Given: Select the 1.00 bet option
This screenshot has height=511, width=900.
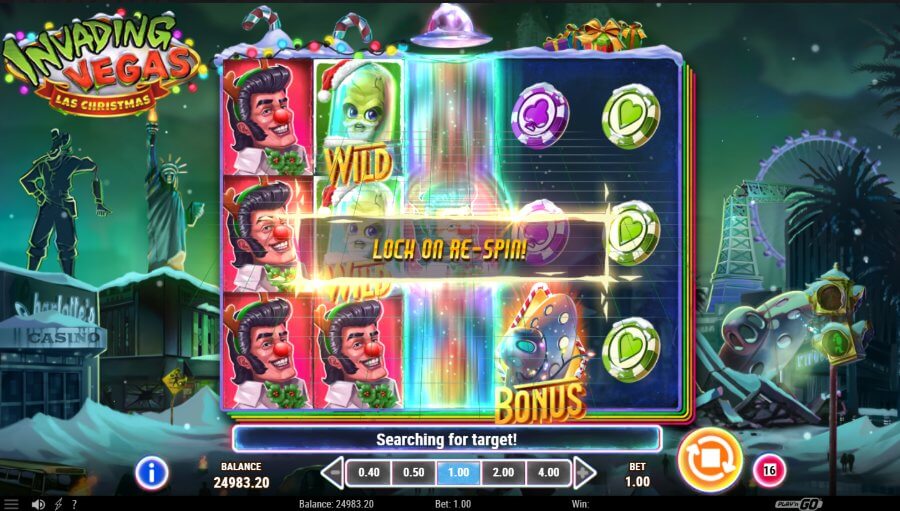Looking at the screenshot, I should pyautogui.click(x=458, y=472).
